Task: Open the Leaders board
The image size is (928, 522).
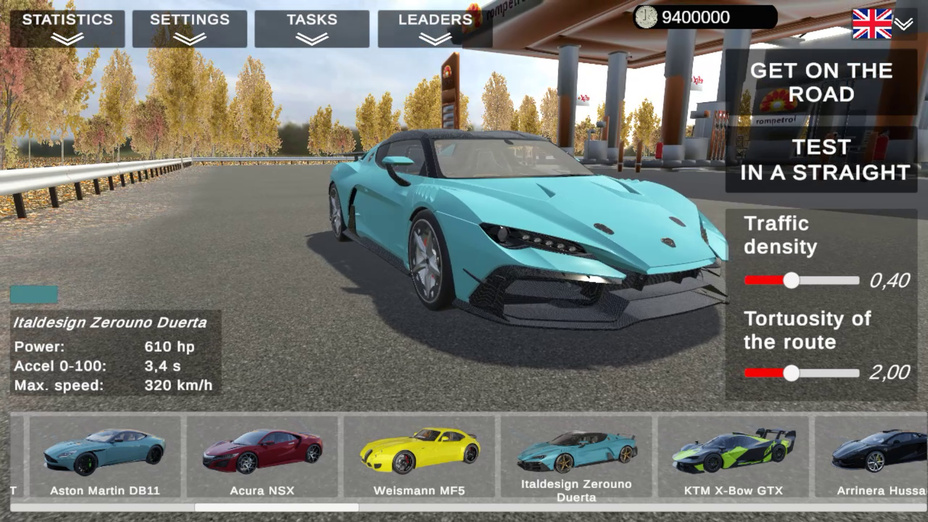Action: tap(435, 28)
